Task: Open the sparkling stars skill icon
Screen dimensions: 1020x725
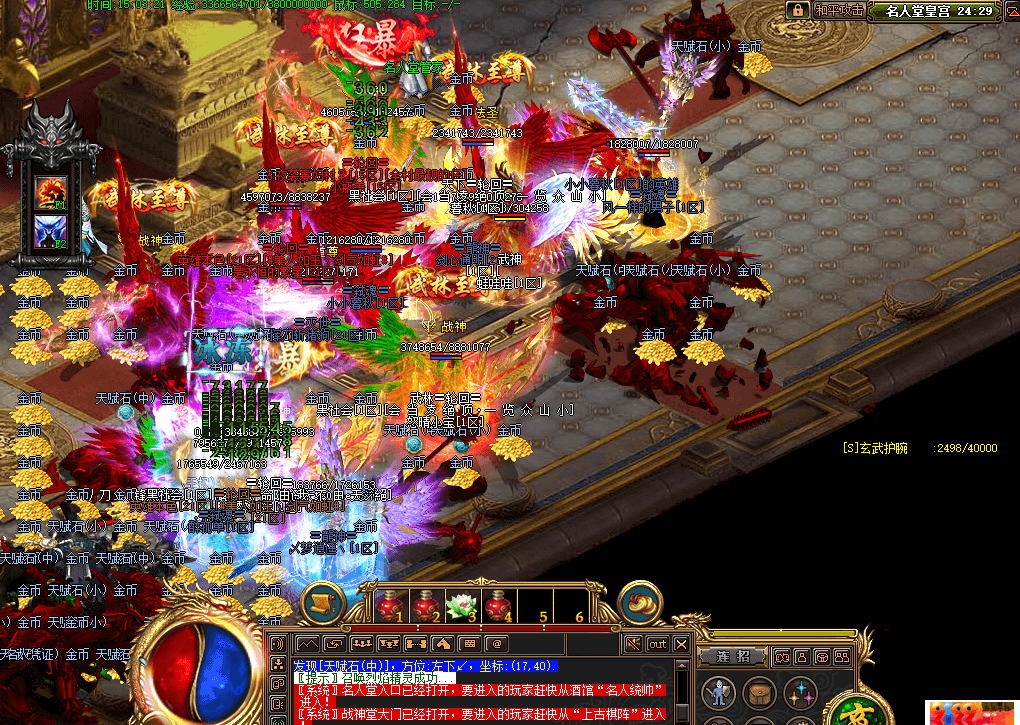Action: [799, 692]
